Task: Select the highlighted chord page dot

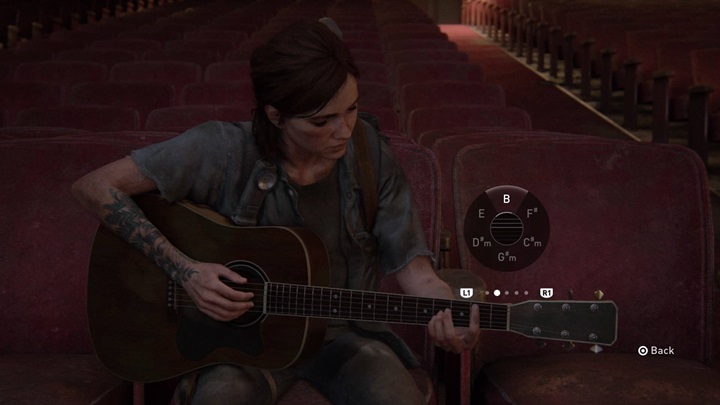Action: (497, 293)
